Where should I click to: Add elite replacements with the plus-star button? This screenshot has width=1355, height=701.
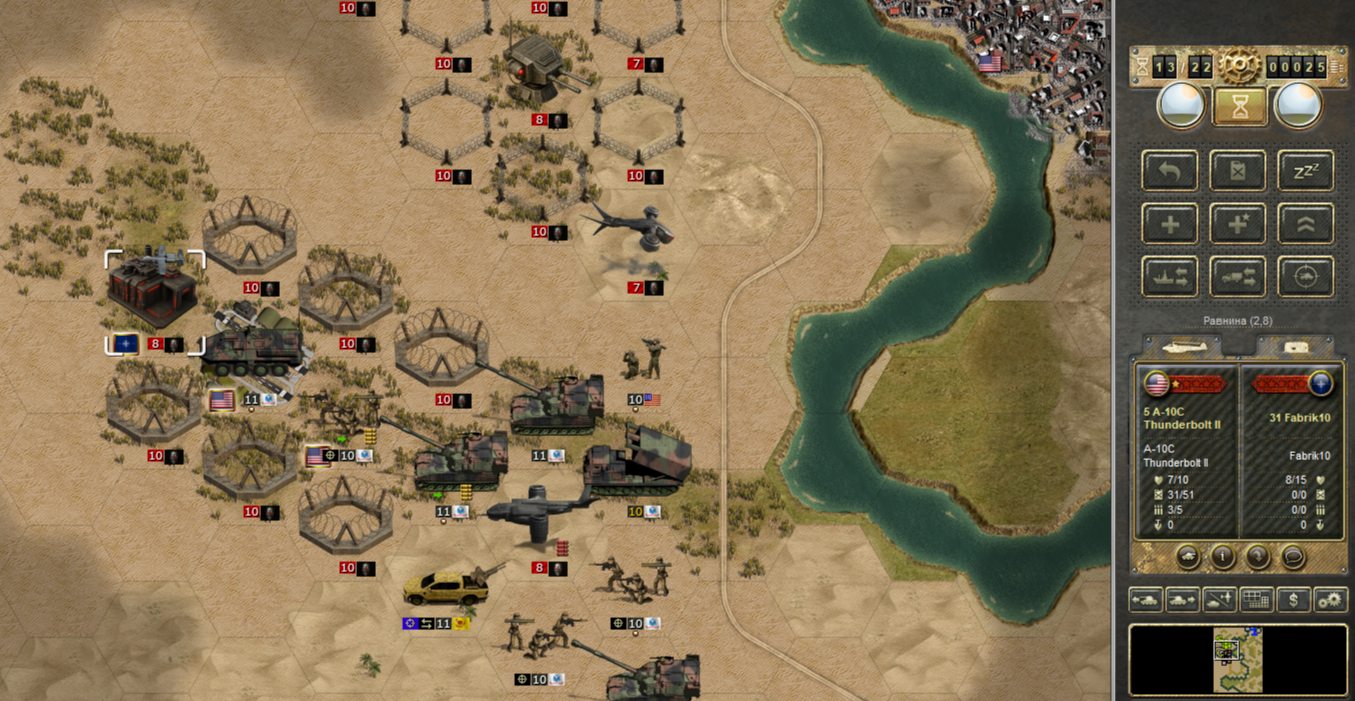pos(1238,224)
